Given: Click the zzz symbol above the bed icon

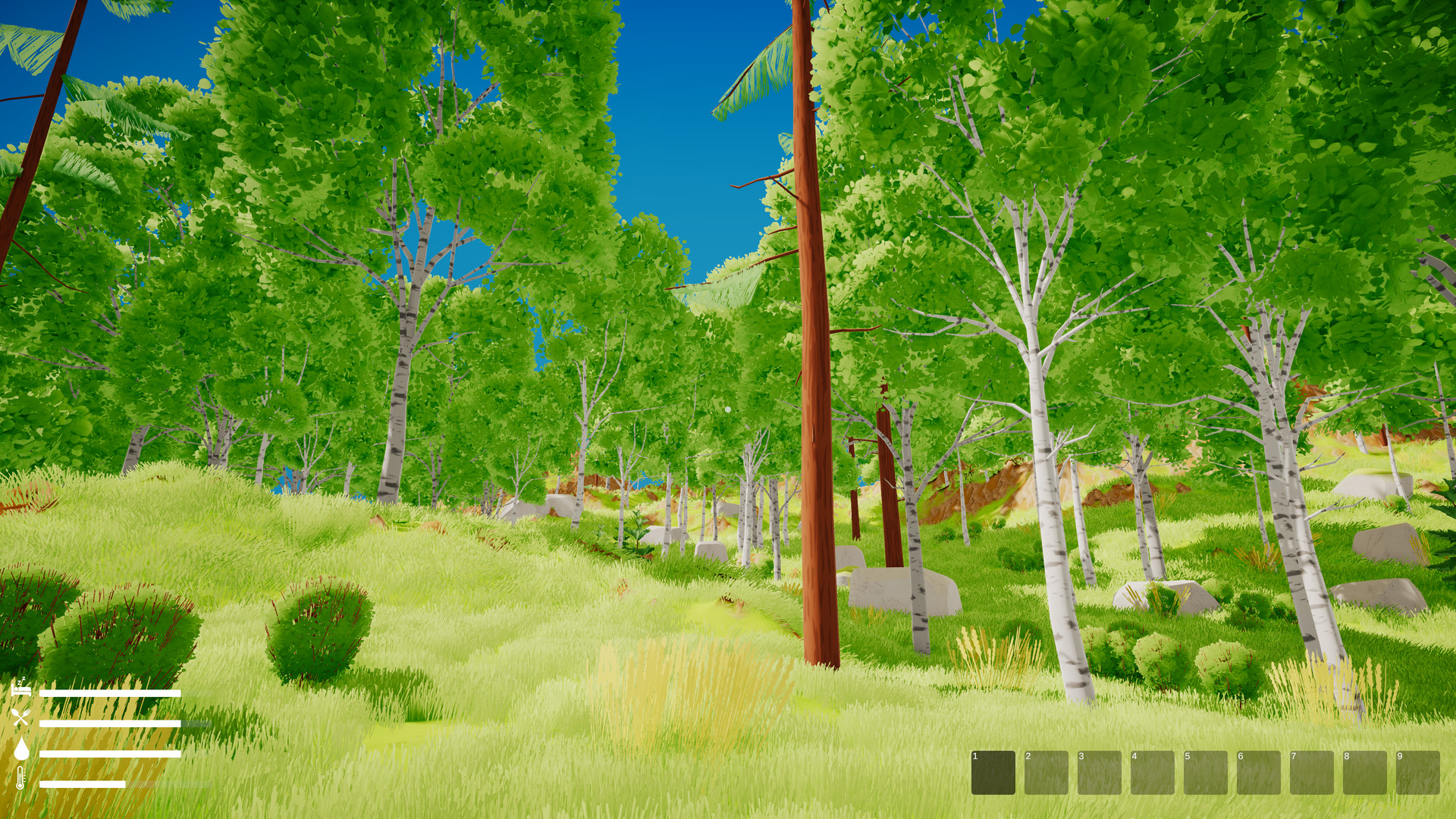Looking at the screenshot, I should (x=21, y=679).
